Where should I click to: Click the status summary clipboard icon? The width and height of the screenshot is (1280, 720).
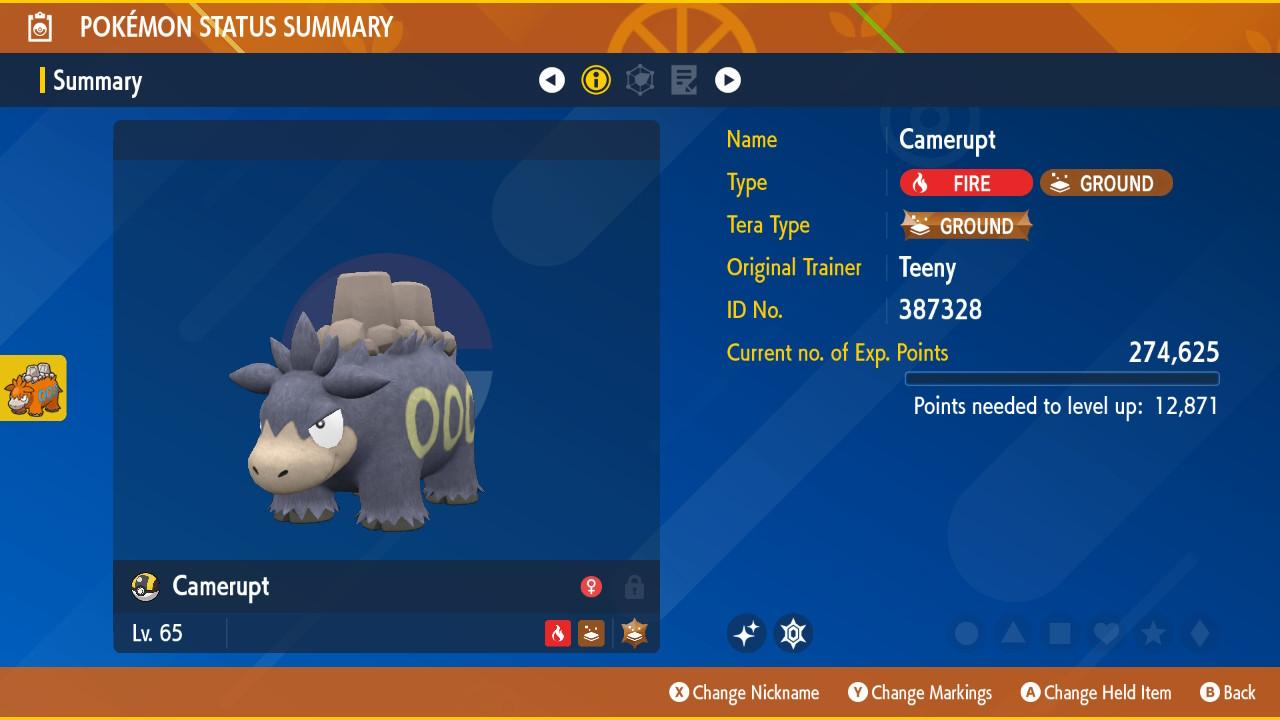[x=37, y=27]
